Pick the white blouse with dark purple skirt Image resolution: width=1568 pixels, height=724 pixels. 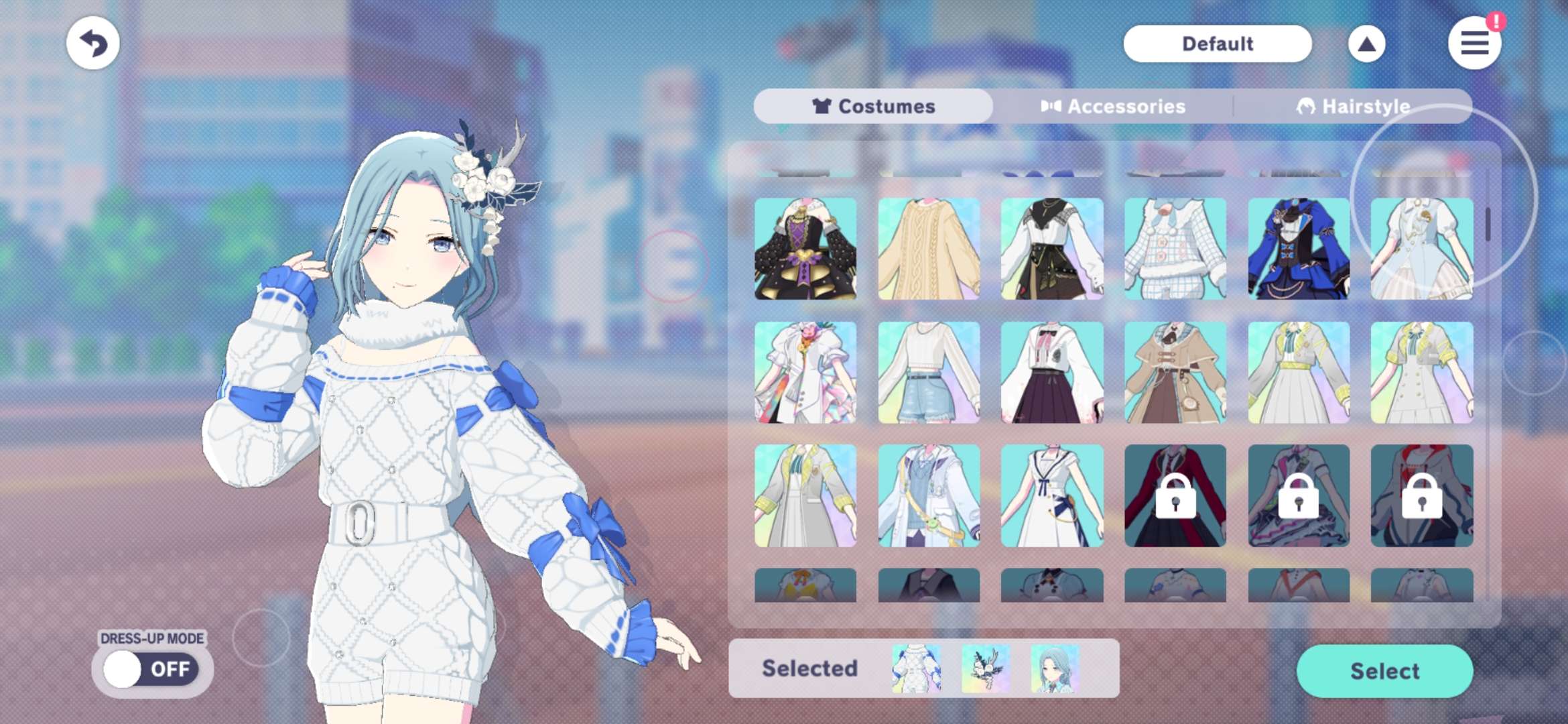click(1052, 373)
